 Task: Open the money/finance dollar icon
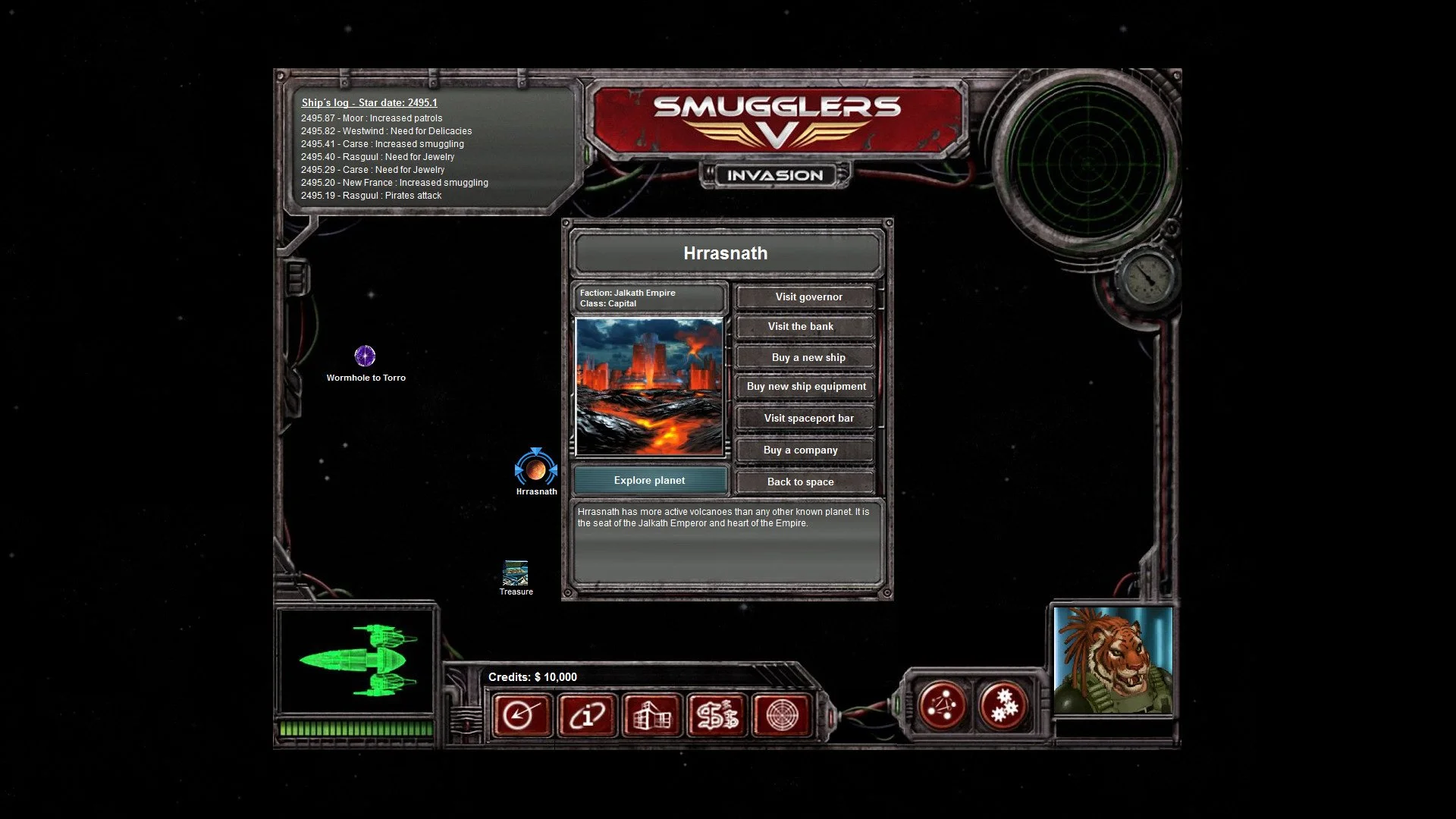pyautogui.click(x=716, y=715)
